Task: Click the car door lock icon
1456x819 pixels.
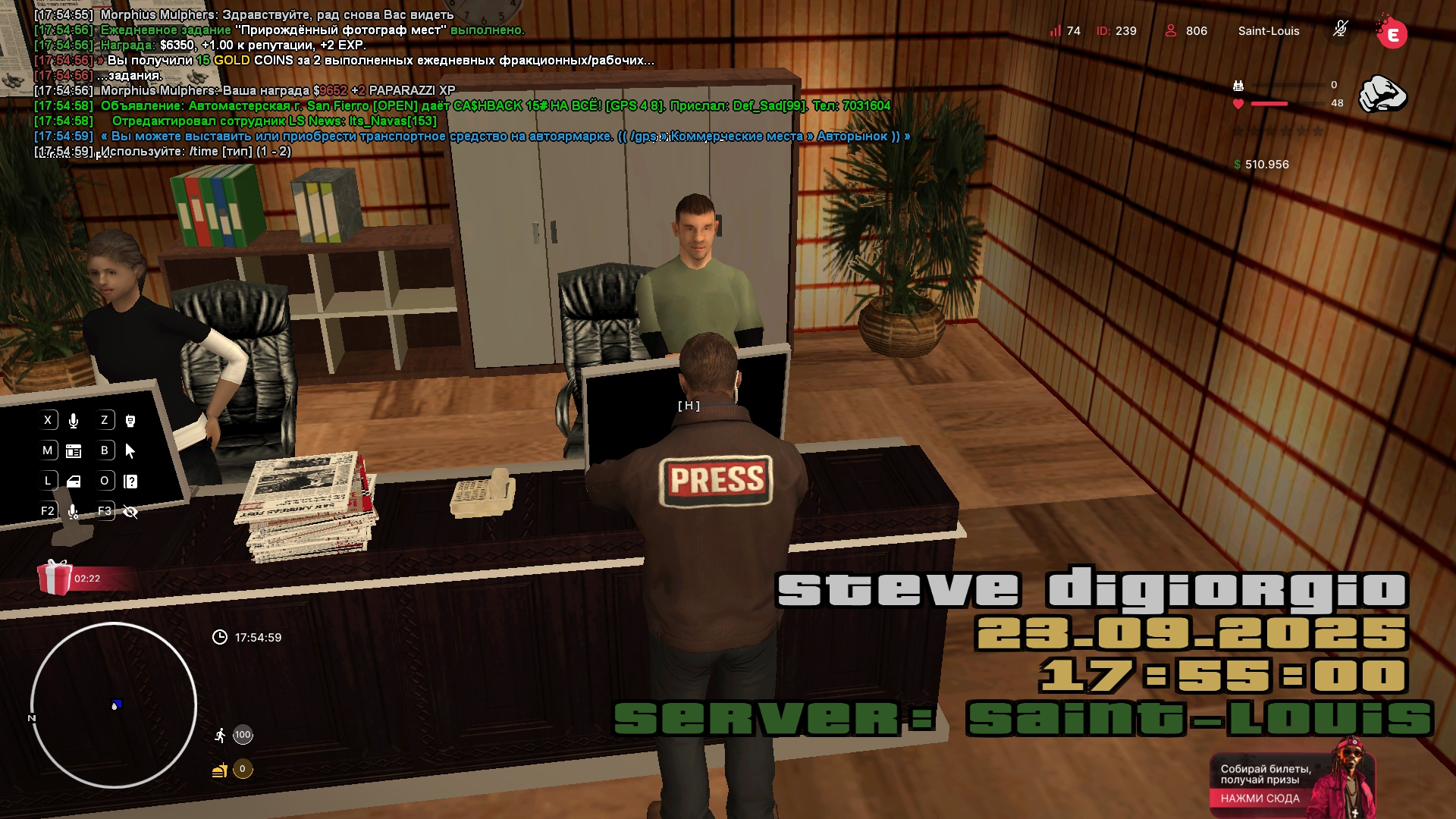Action: (x=74, y=482)
